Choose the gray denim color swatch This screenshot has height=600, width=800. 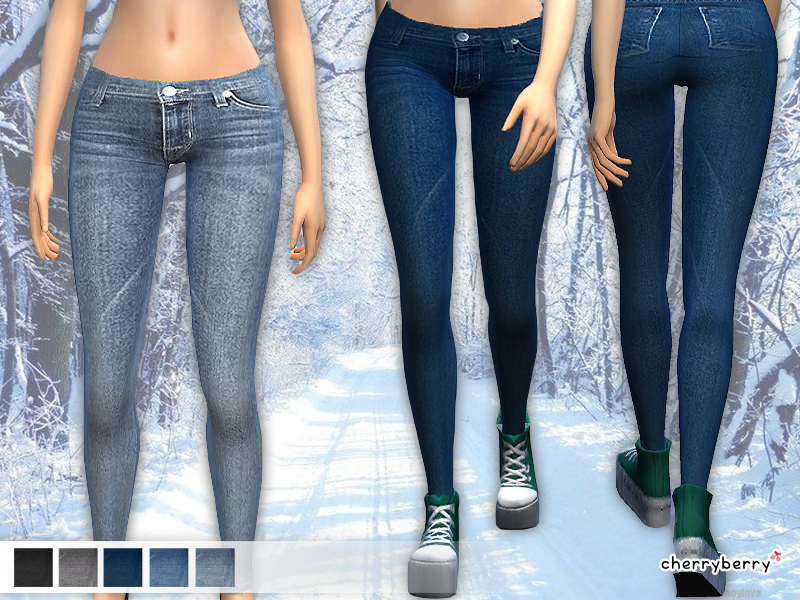click(x=78, y=567)
